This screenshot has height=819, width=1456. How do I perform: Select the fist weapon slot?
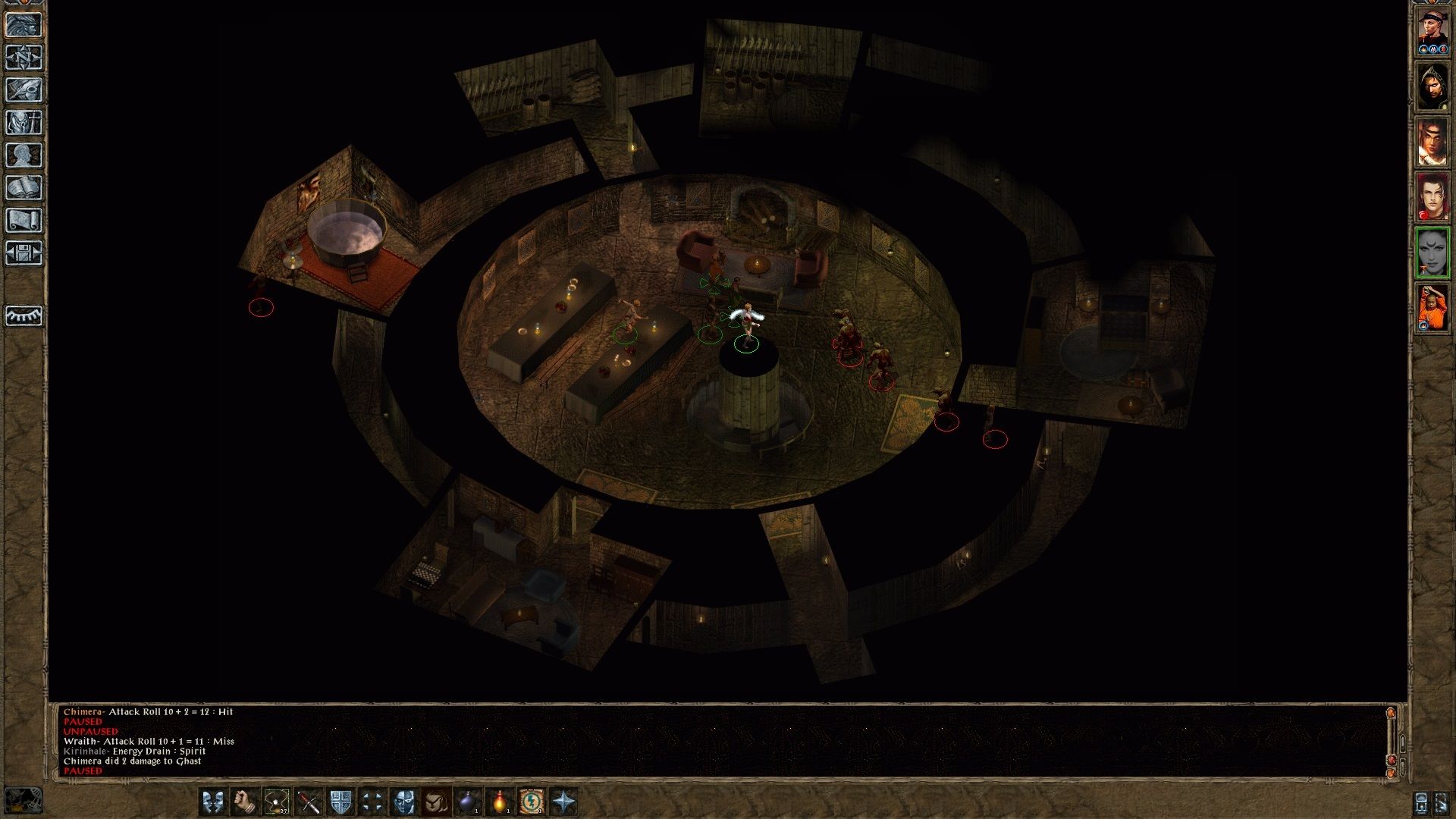[245, 802]
